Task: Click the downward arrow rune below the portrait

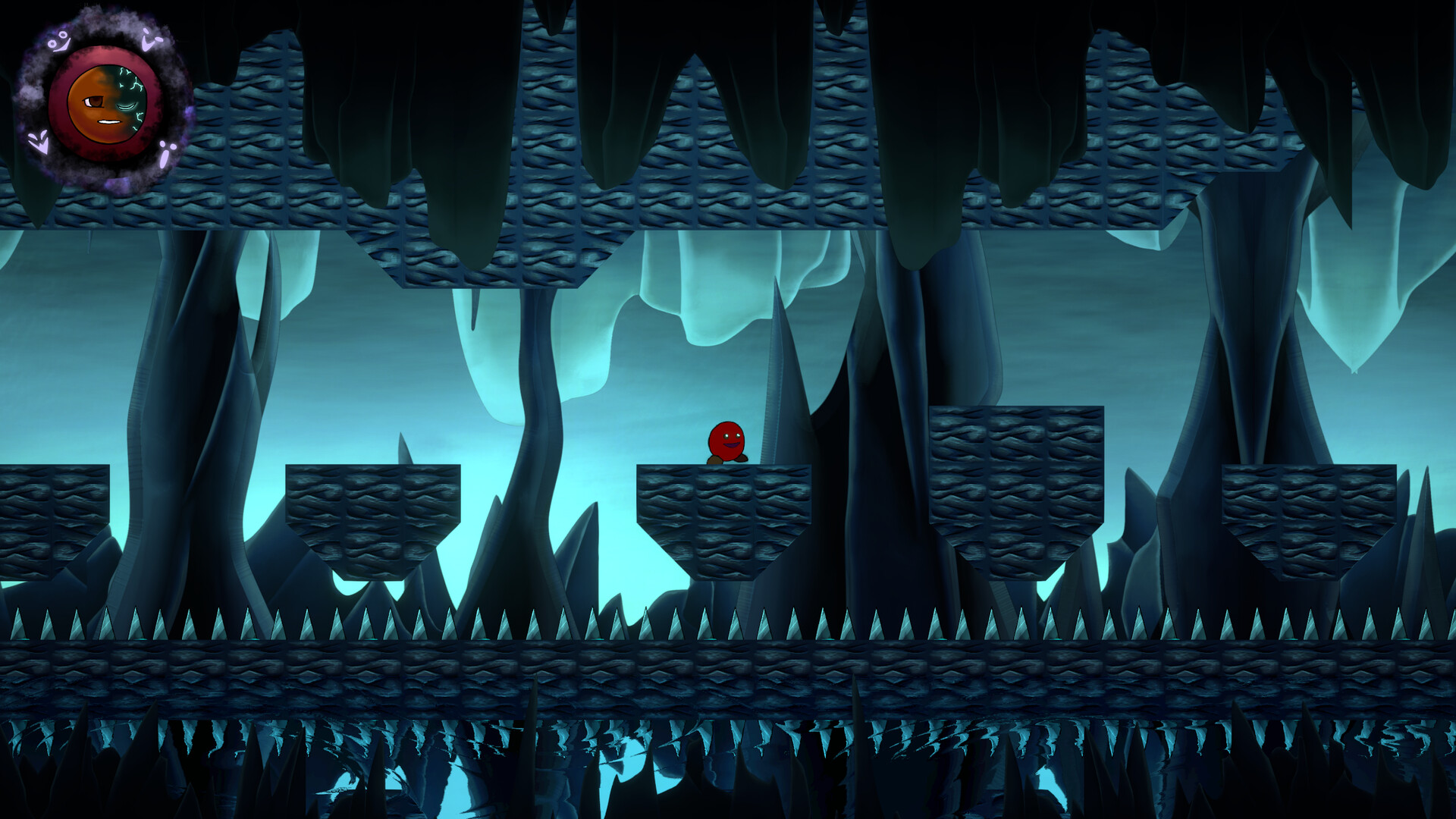Action: [x=39, y=143]
